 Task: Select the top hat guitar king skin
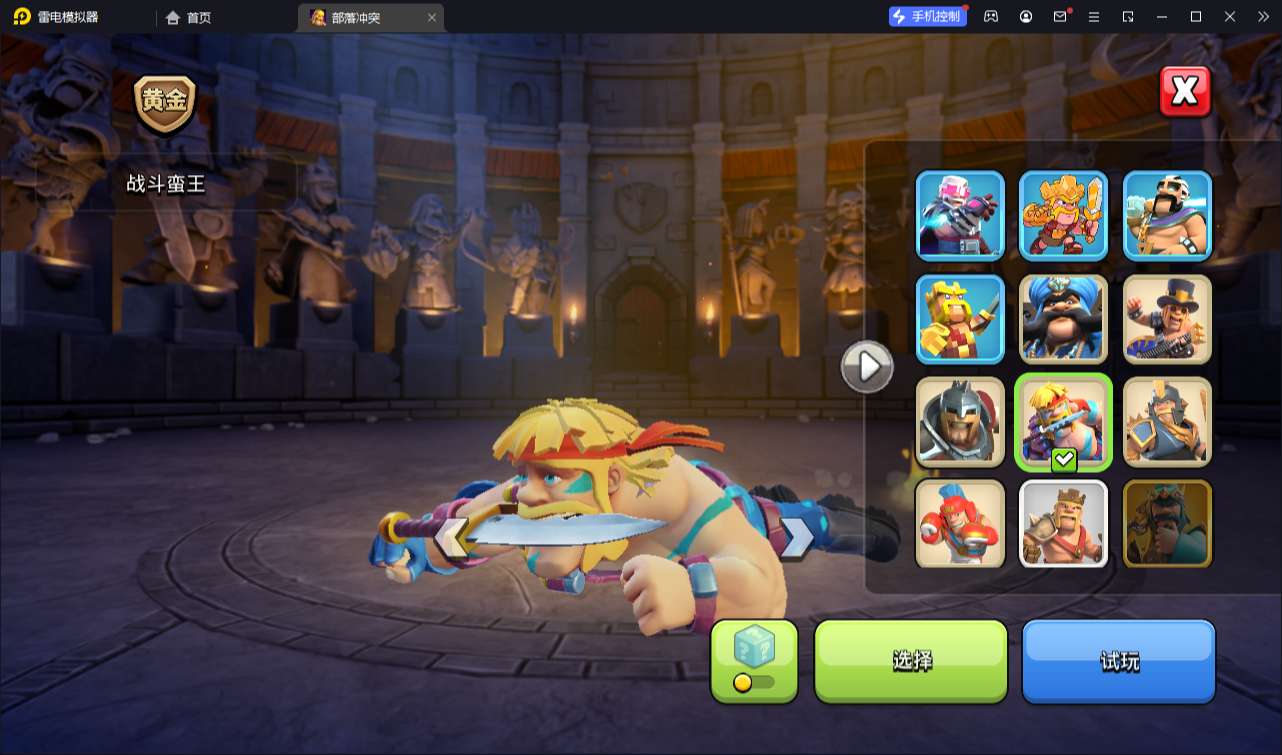click(x=1167, y=319)
